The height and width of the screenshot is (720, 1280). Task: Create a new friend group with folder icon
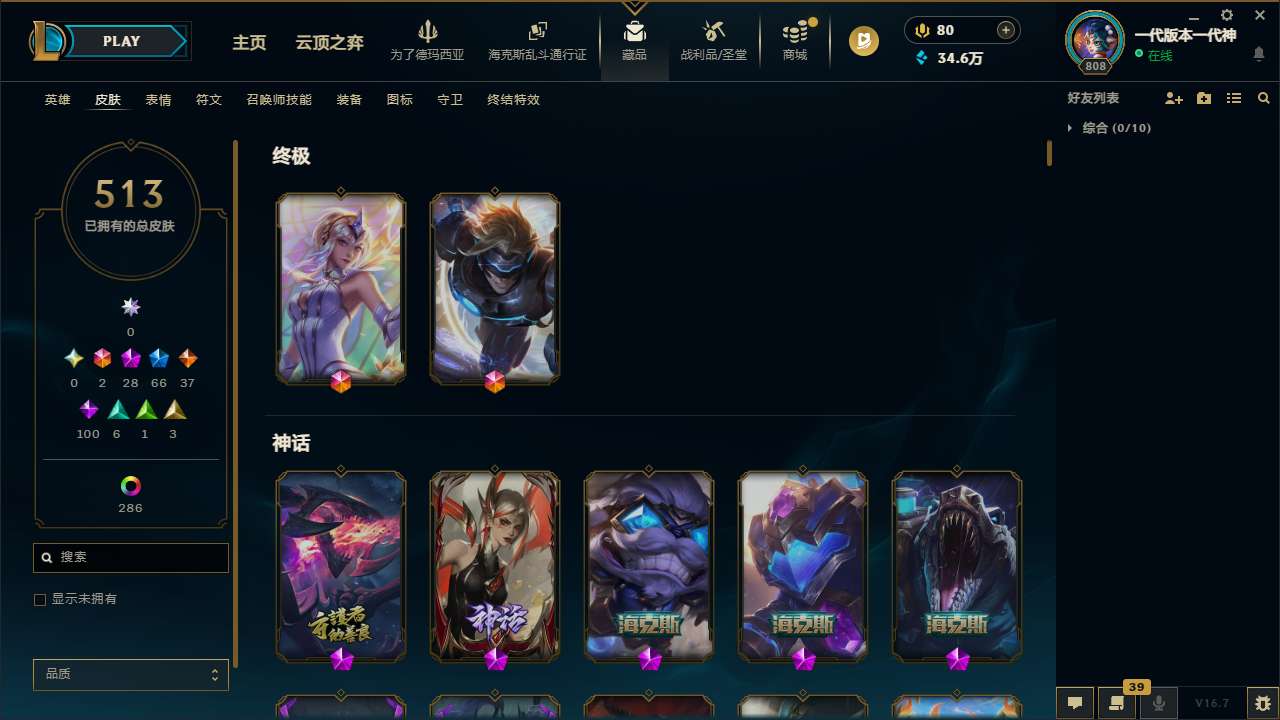click(1203, 97)
